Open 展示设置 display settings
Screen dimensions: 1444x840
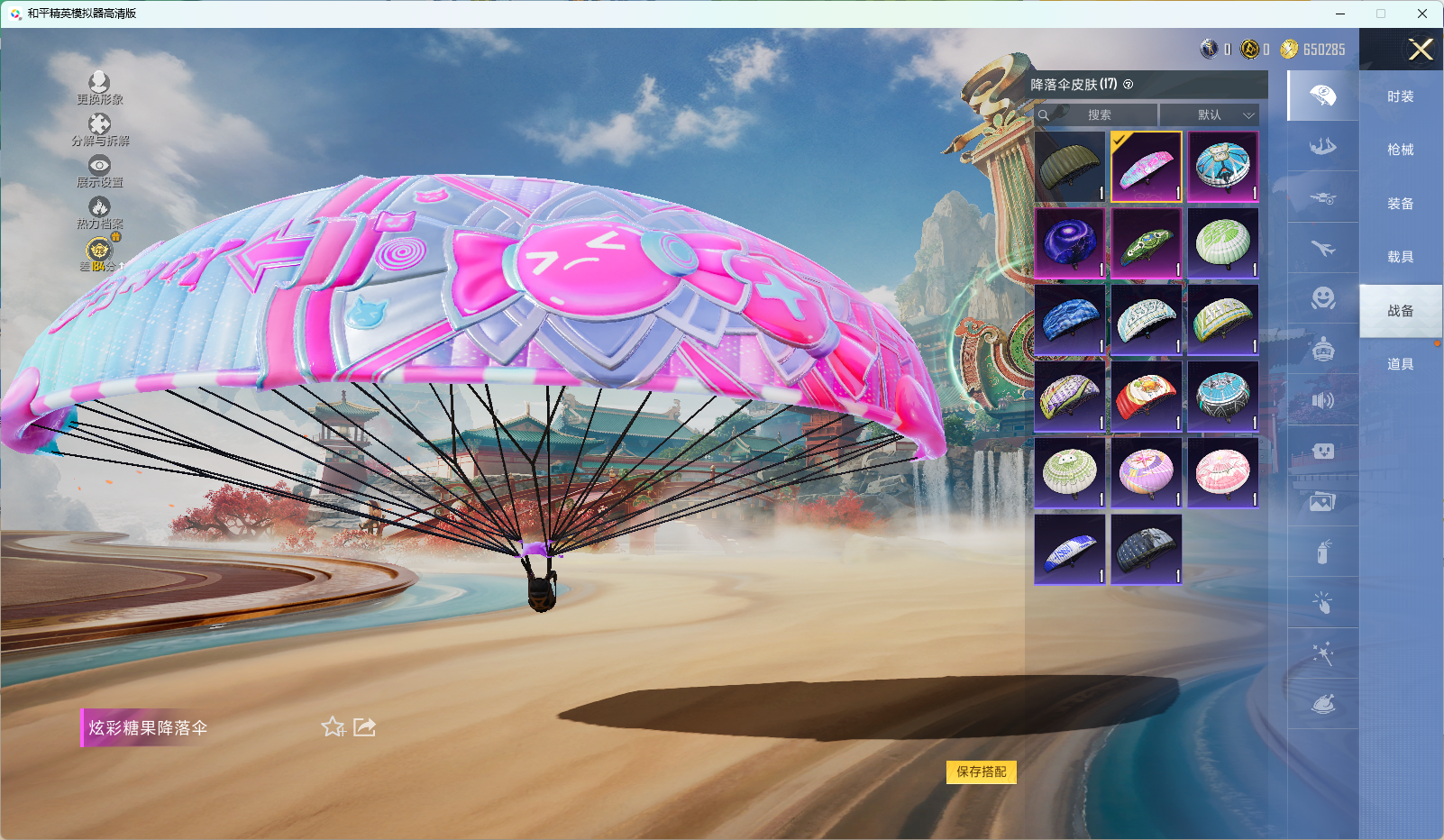[x=99, y=170]
